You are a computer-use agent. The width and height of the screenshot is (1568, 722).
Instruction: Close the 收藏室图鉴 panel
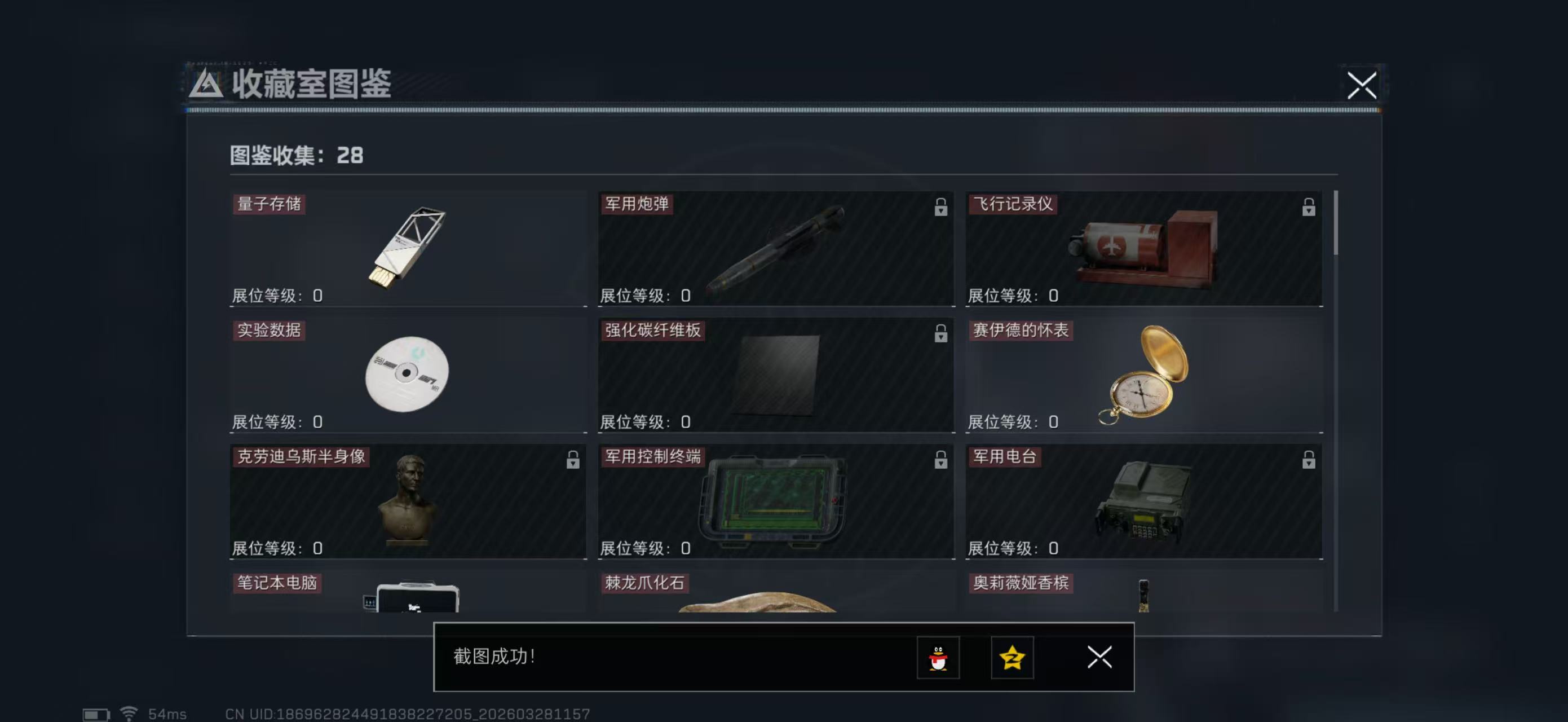[1363, 86]
